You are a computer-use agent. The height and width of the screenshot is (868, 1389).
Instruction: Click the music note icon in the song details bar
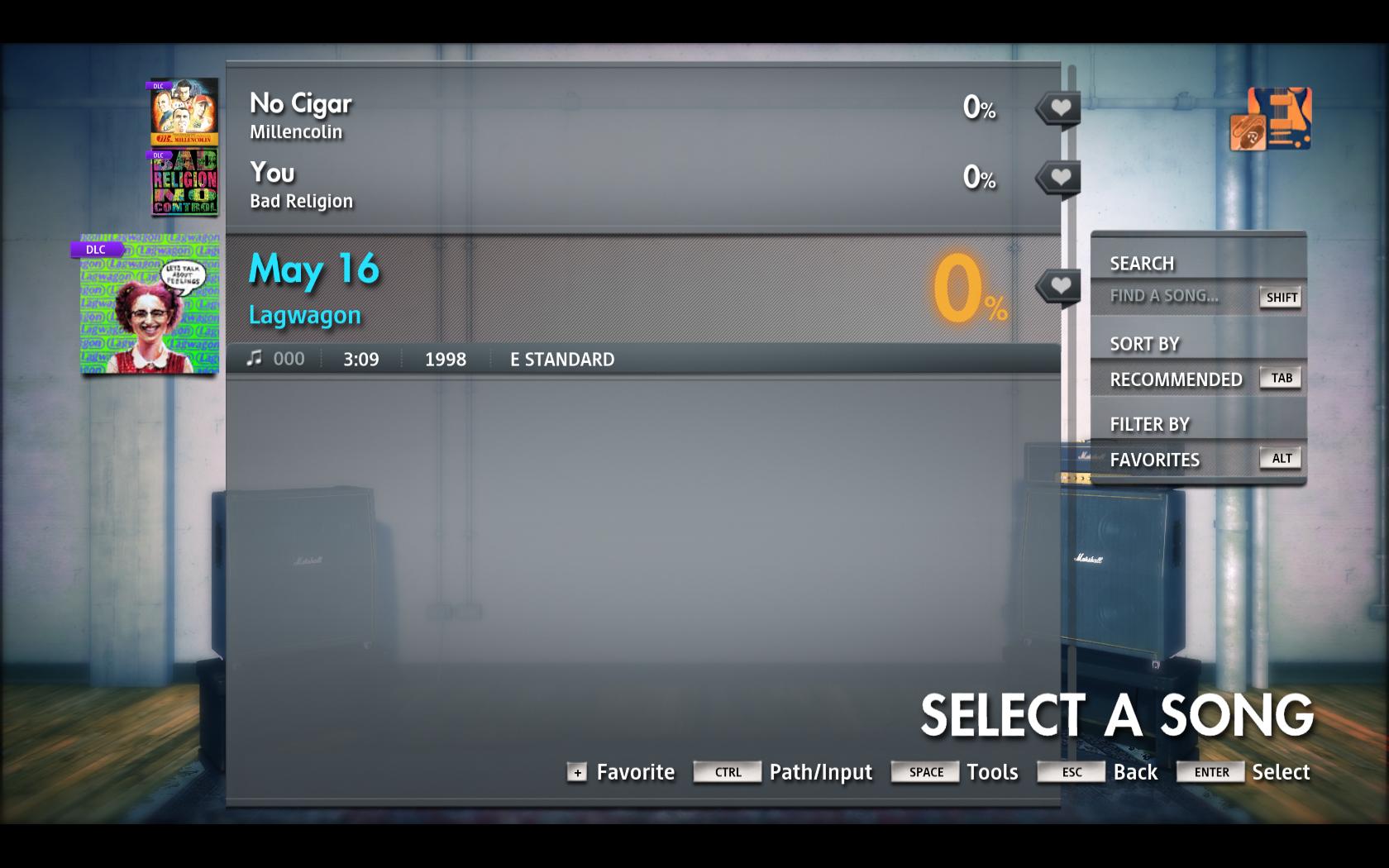click(x=255, y=358)
